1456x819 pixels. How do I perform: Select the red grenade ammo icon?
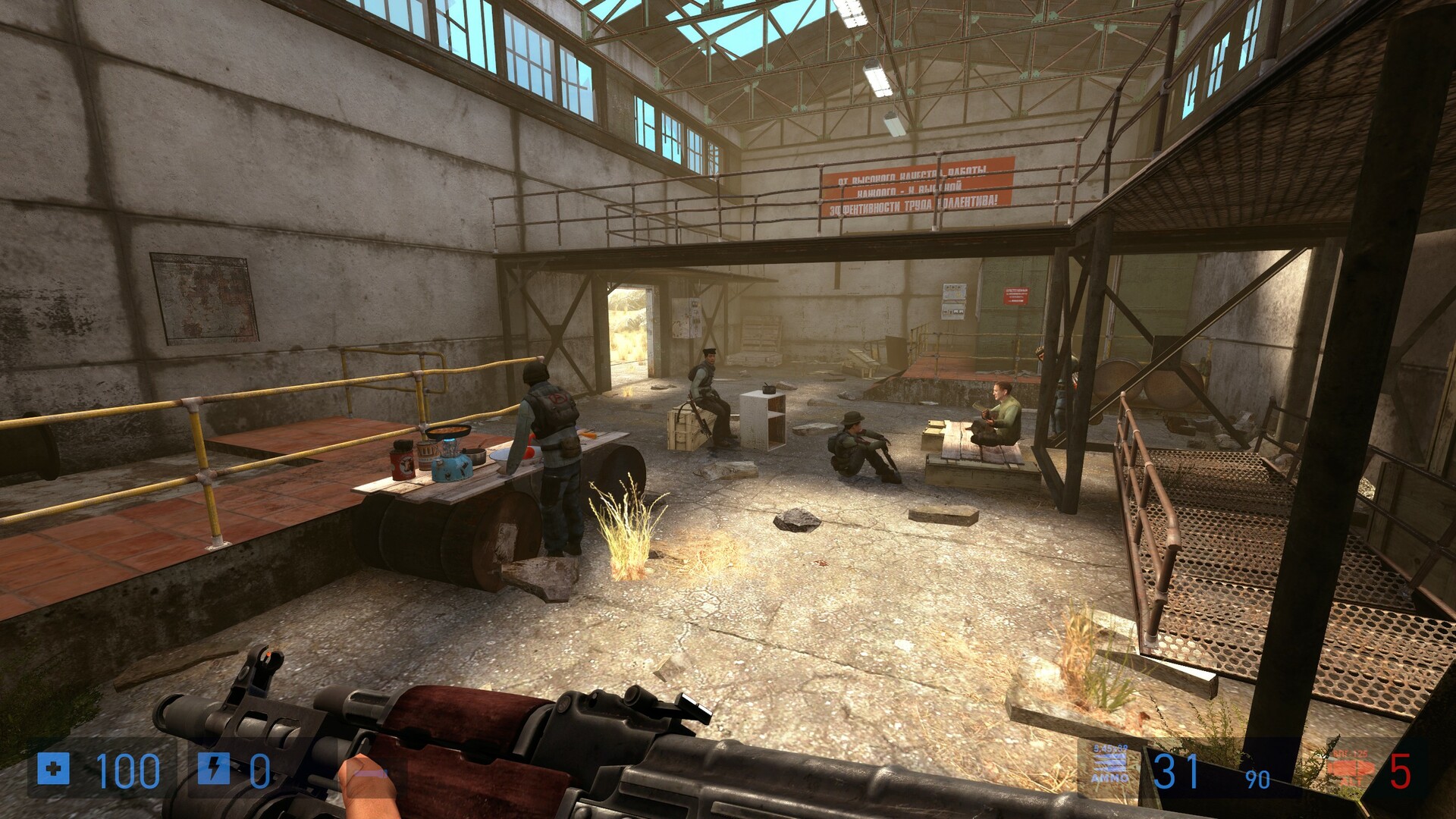[x=1351, y=770]
